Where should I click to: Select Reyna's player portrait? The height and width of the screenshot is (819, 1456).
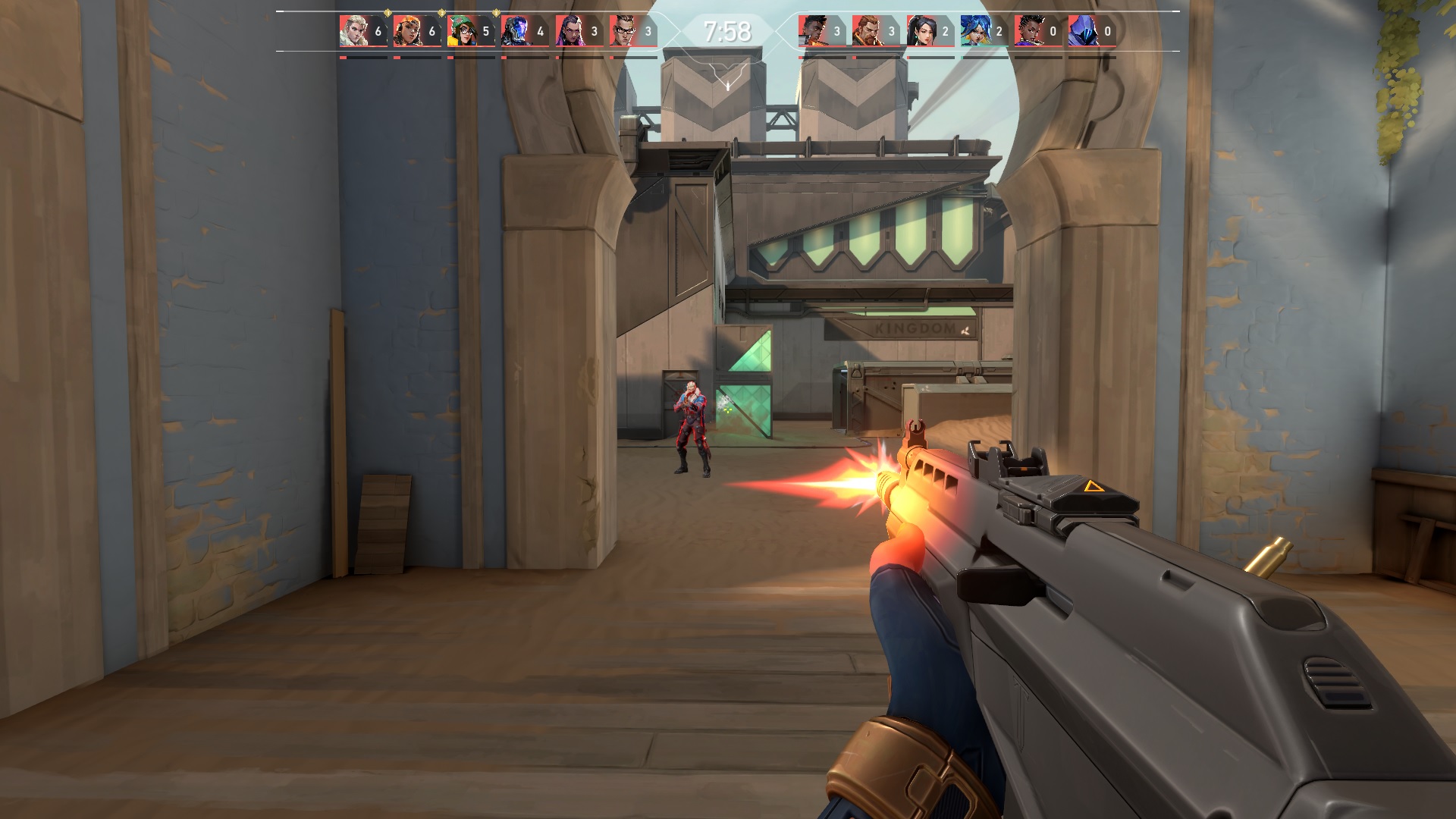point(569,31)
